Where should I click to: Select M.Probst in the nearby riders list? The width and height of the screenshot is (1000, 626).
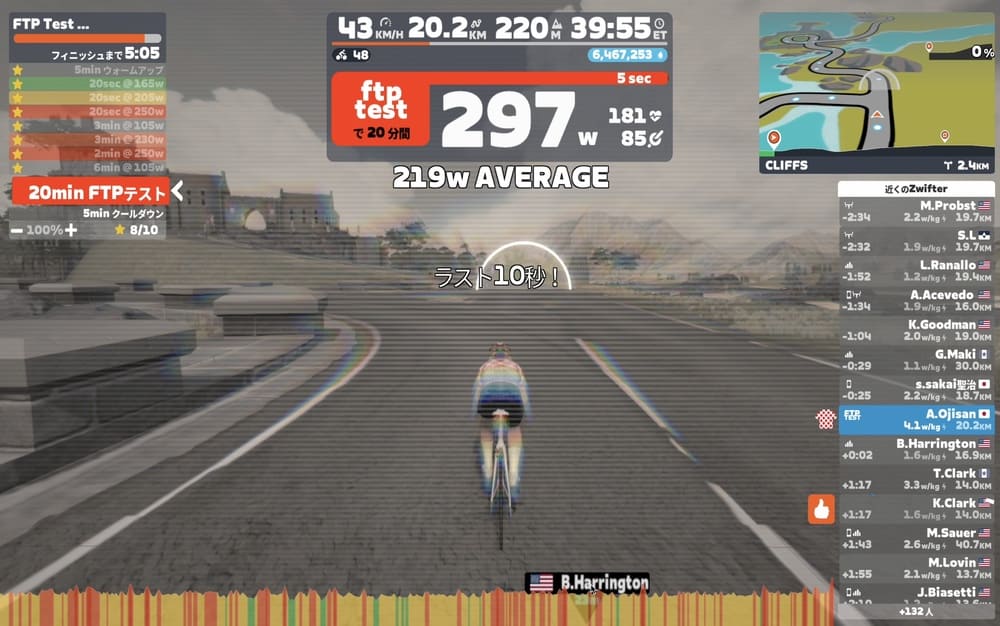916,211
